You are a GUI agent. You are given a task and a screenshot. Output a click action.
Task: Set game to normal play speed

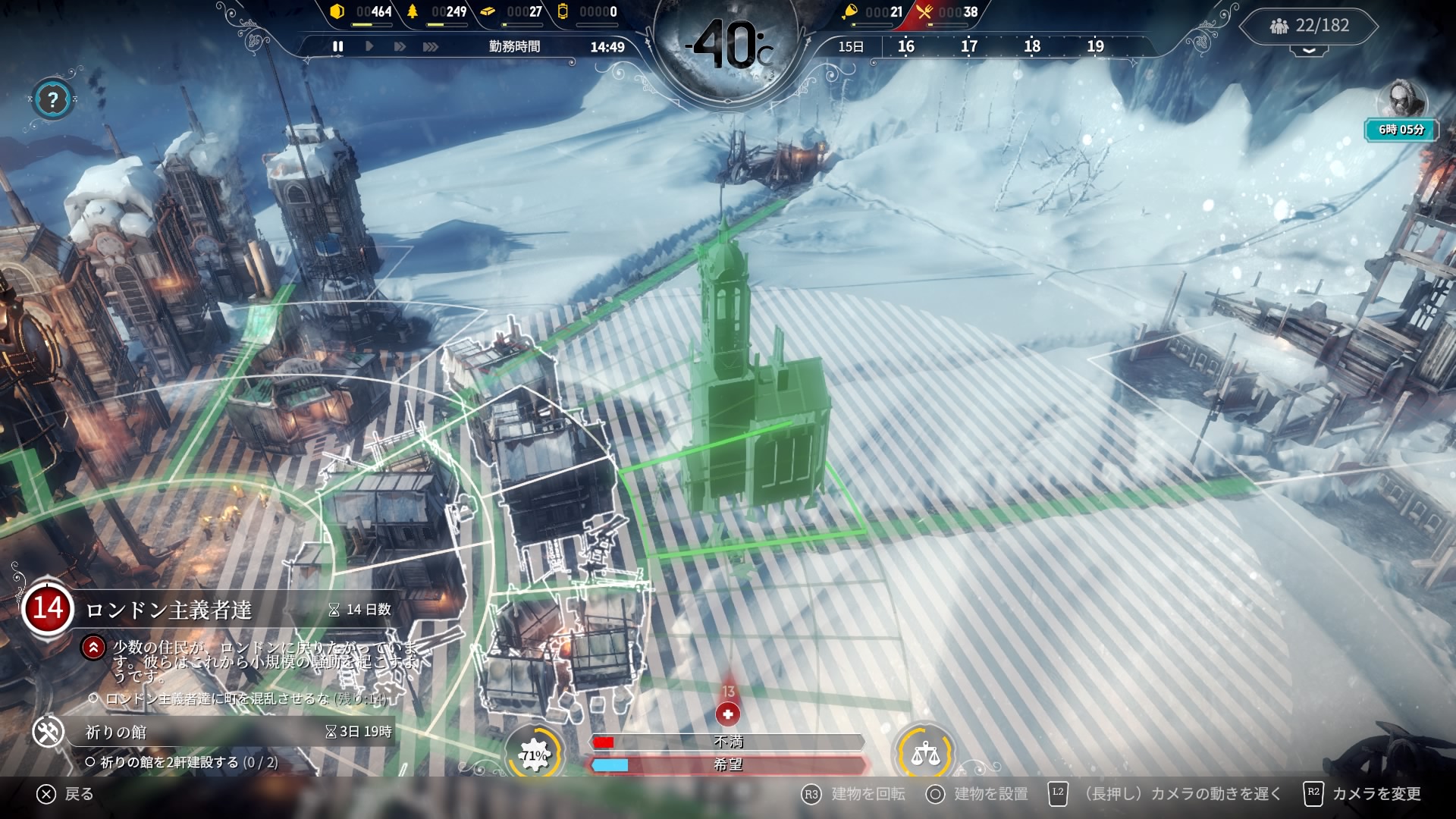coord(369,46)
